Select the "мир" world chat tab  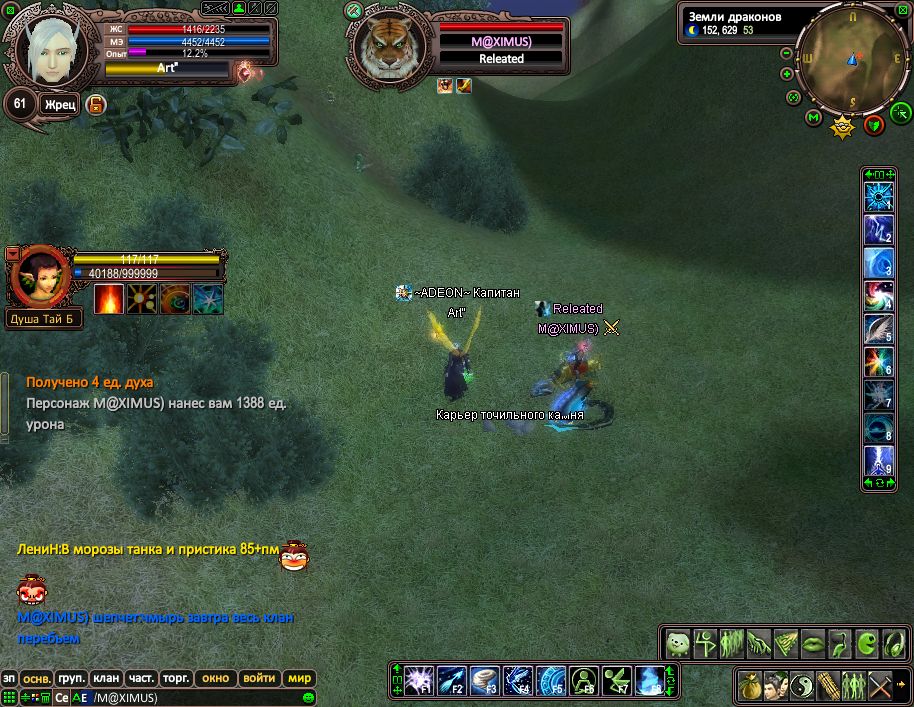point(300,678)
